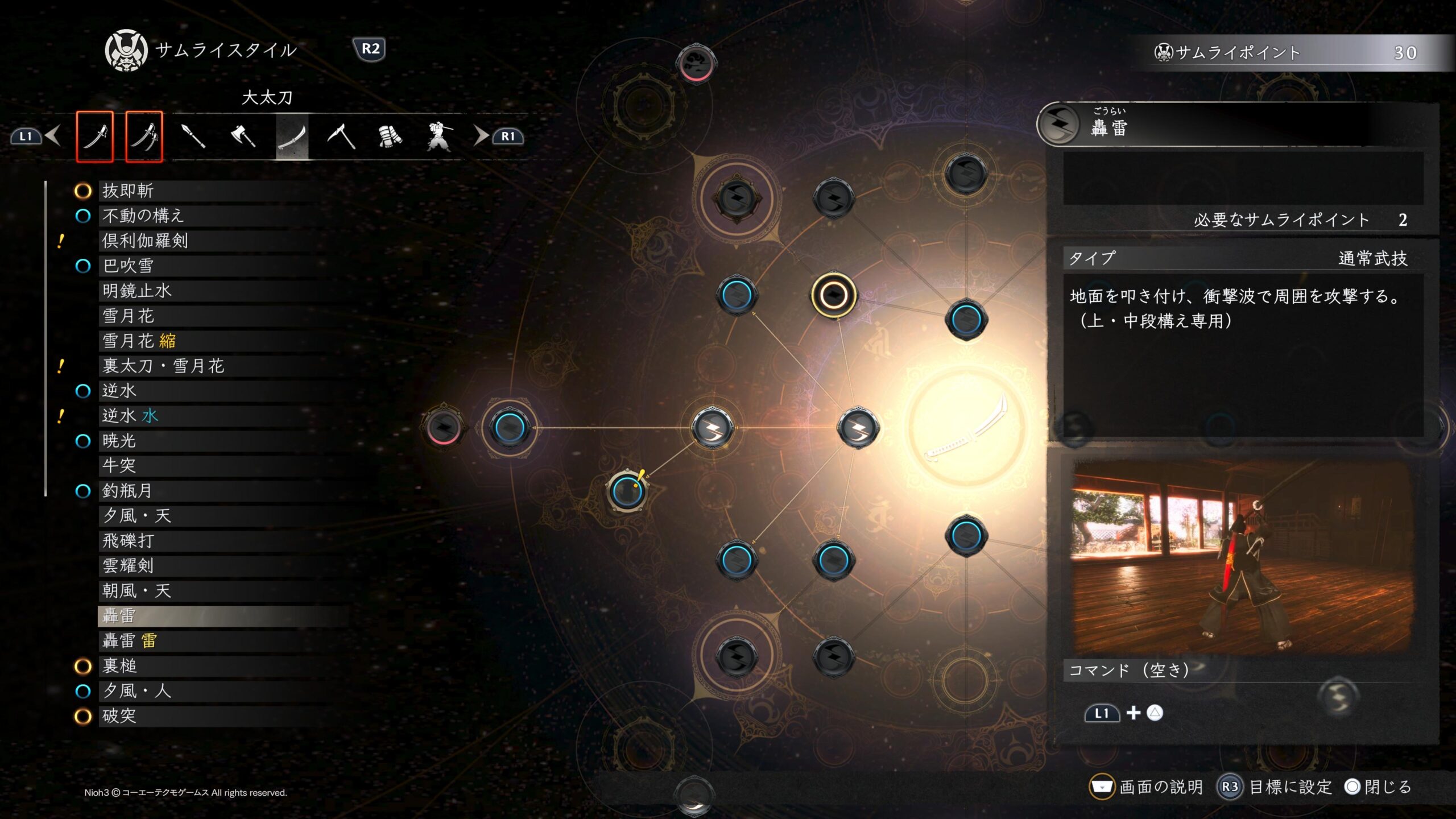Click the glowing odachi emblem at tree center
The height and width of the screenshot is (819, 1456).
(x=966, y=428)
